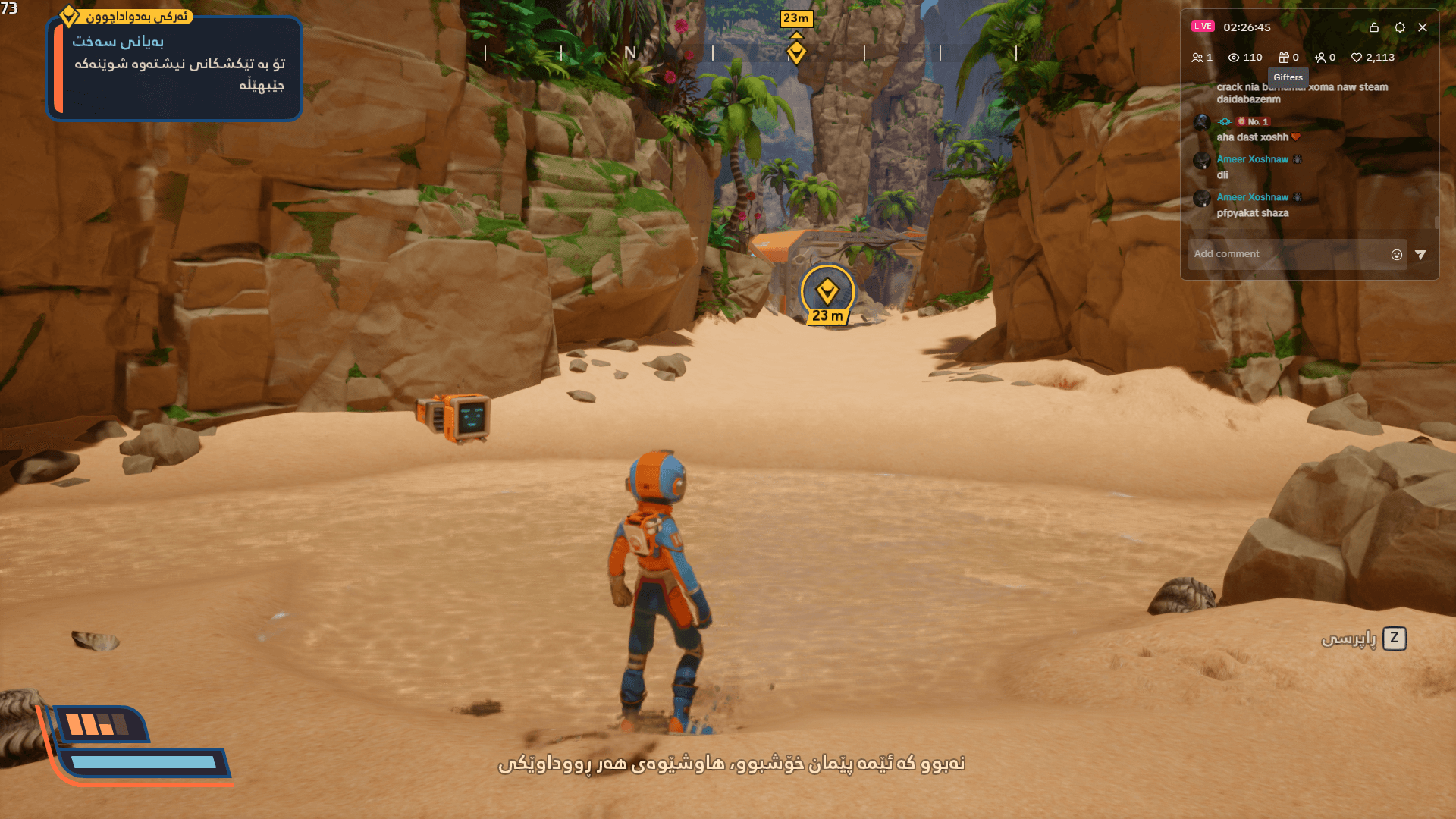This screenshot has width=1456, height=819.
Task: Click the people icon in stream stats
Action: point(1197,57)
